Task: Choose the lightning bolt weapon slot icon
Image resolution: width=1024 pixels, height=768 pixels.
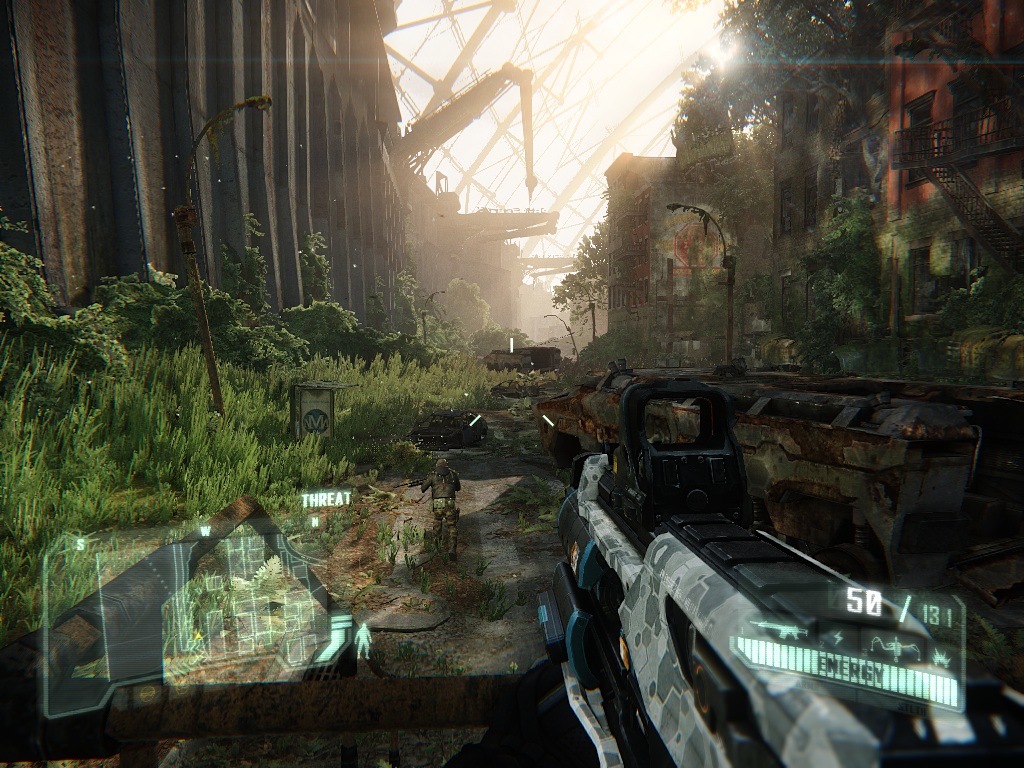Action: click(x=838, y=638)
